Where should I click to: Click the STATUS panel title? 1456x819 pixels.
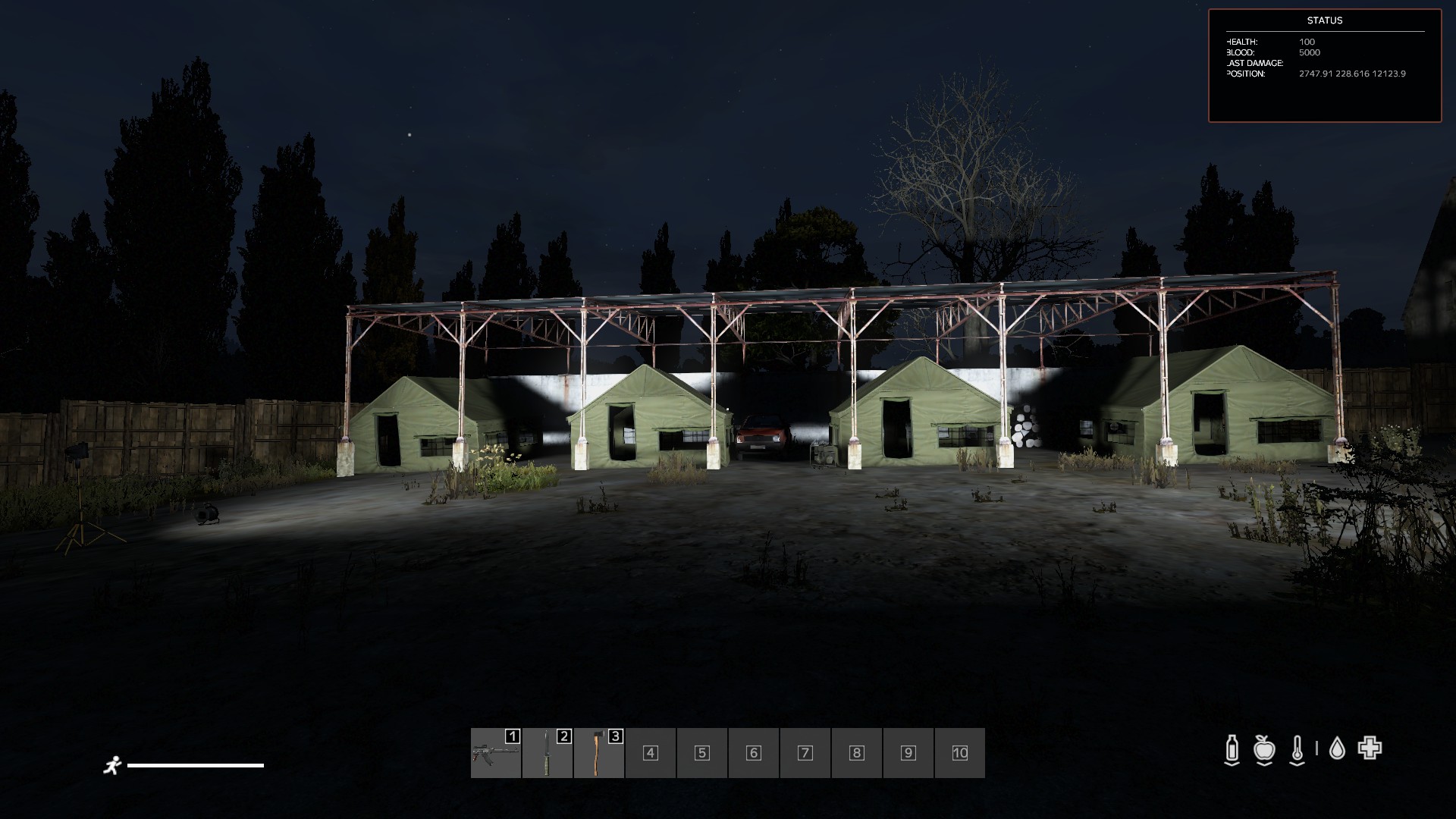tap(1326, 21)
